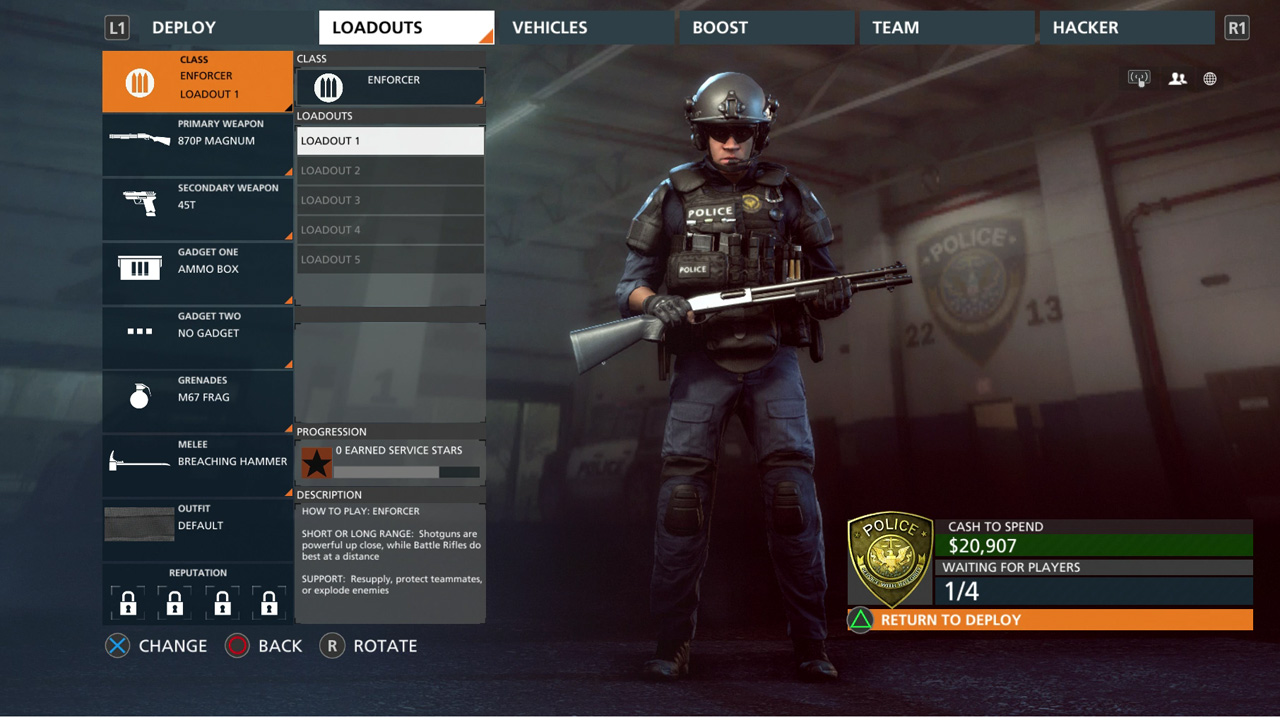1280x720 pixels.
Task: Choose Loadout 2 from the list
Action: point(390,171)
